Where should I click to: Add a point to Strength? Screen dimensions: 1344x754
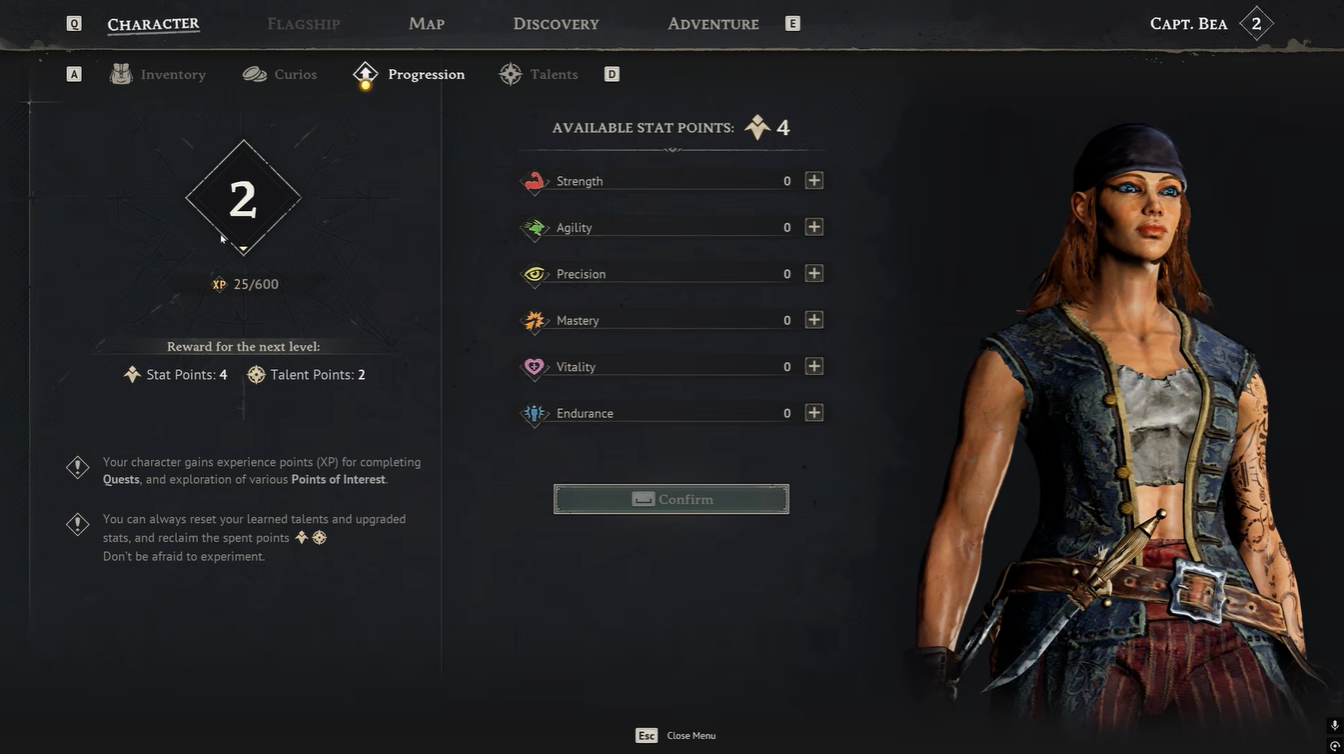click(x=814, y=181)
